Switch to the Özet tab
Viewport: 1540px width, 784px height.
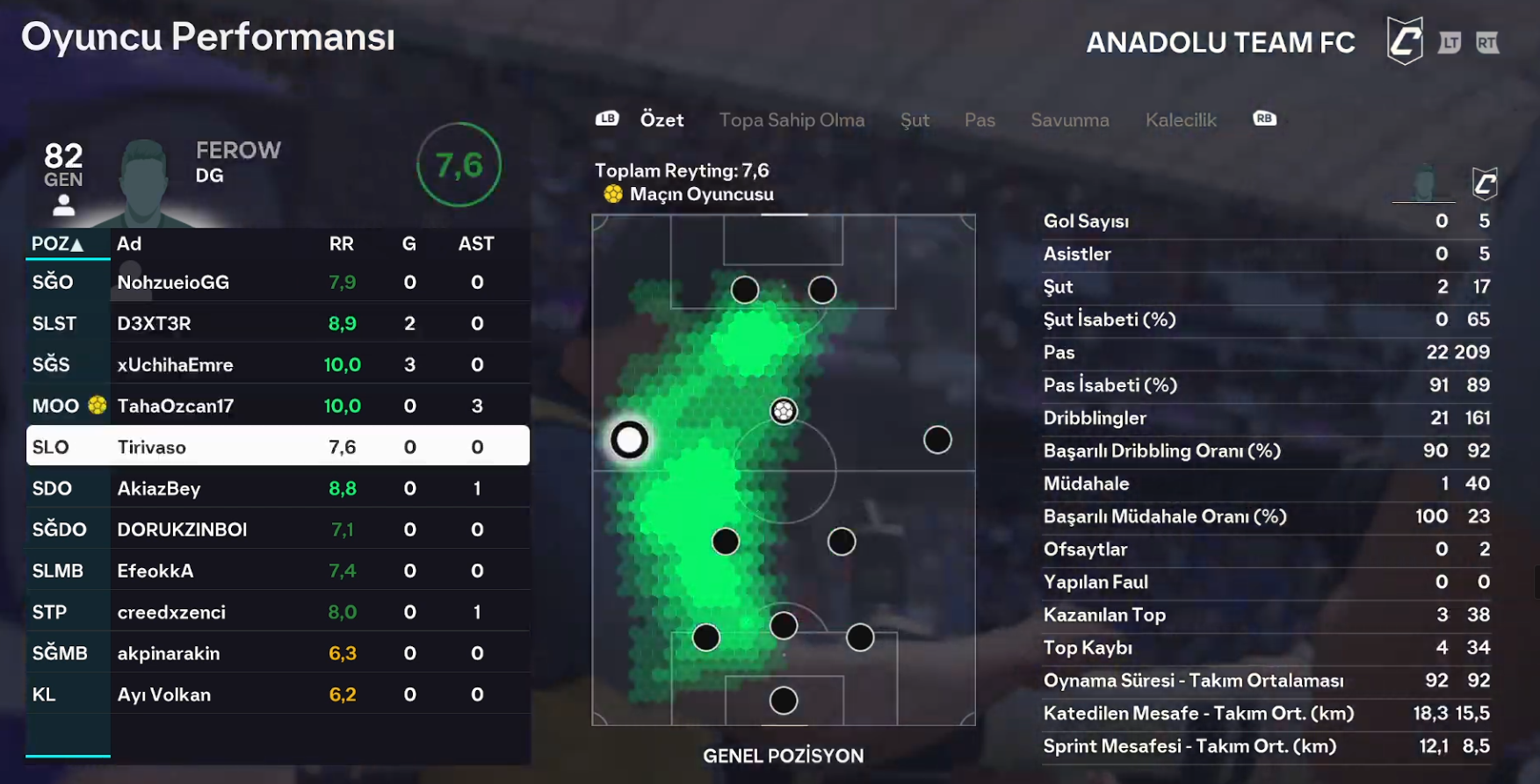coord(661,120)
